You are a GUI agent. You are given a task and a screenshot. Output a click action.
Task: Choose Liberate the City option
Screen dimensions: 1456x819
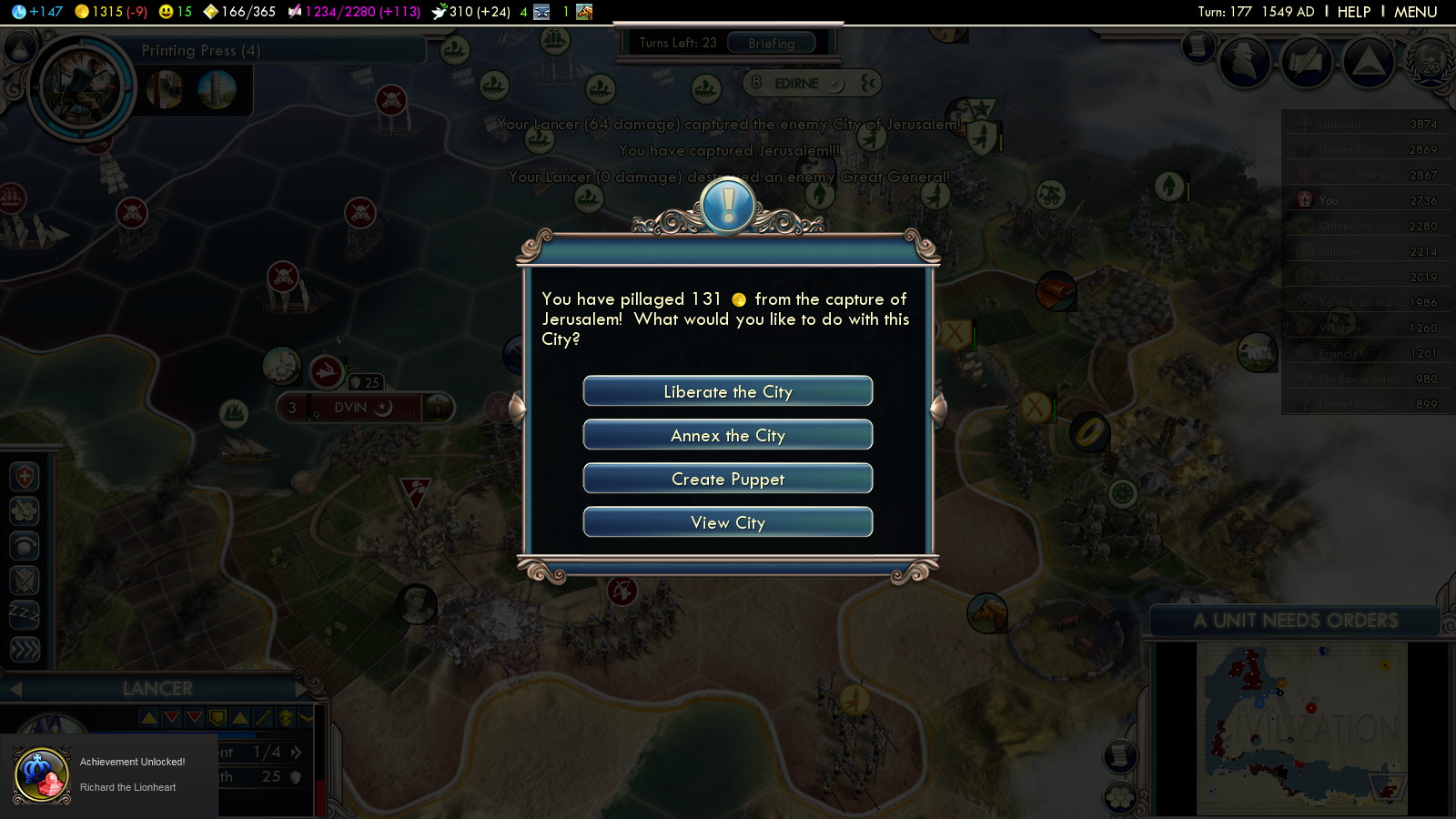click(728, 391)
